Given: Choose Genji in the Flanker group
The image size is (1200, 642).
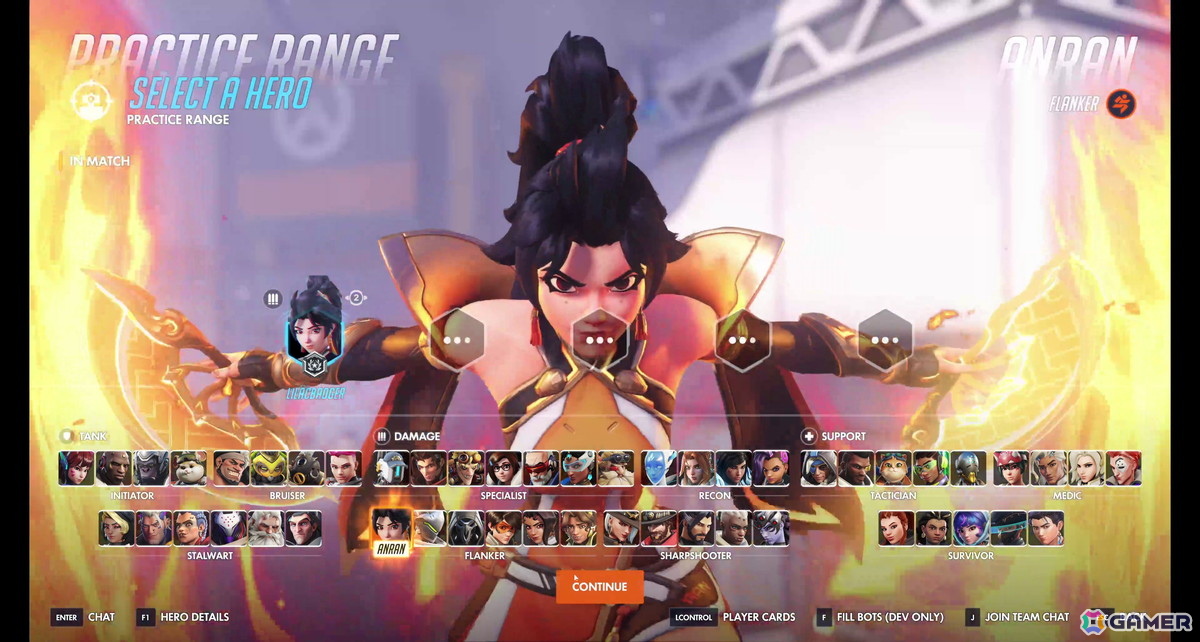Looking at the screenshot, I should click(x=427, y=528).
